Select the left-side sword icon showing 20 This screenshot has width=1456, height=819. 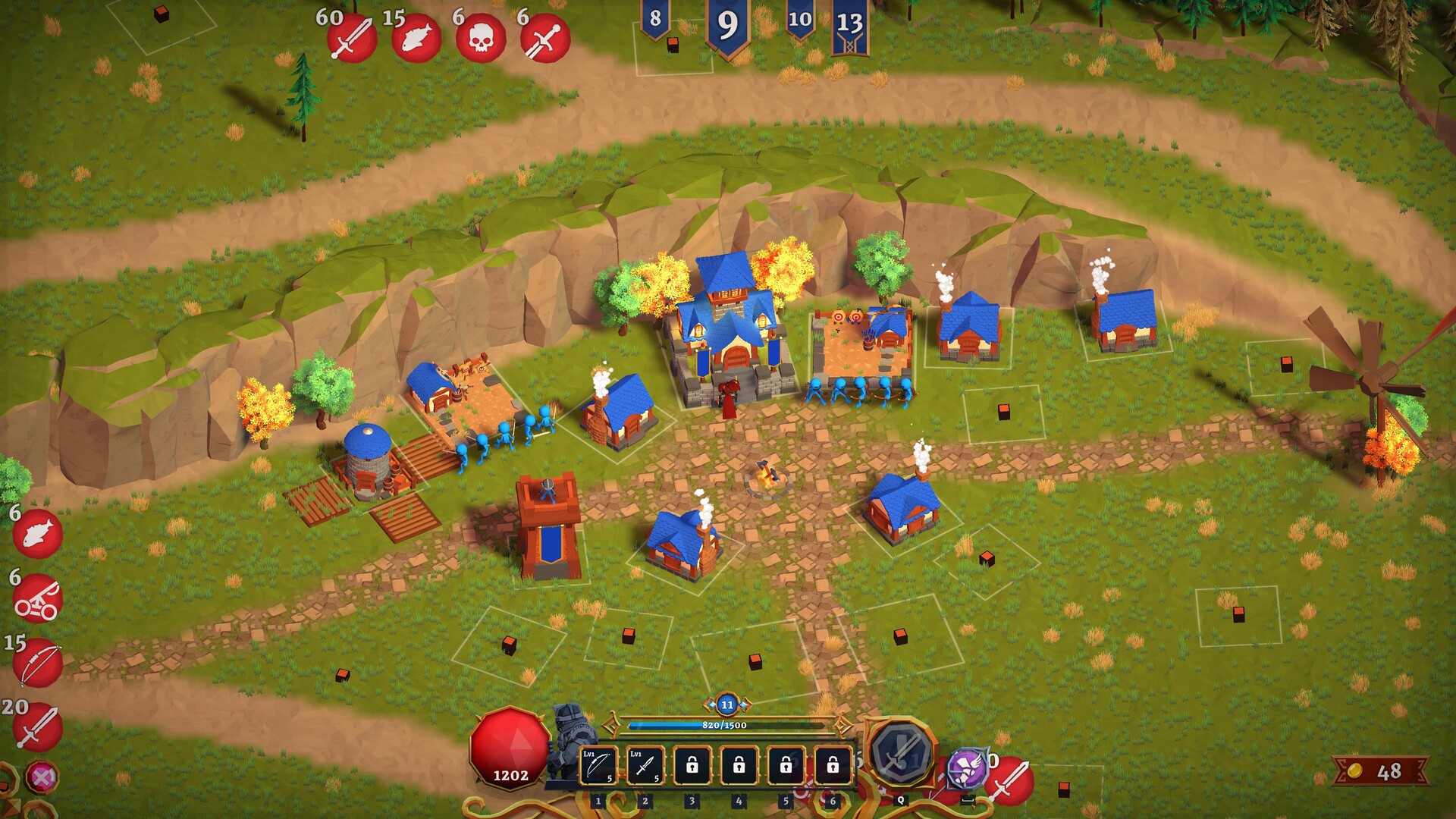point(37,726)
